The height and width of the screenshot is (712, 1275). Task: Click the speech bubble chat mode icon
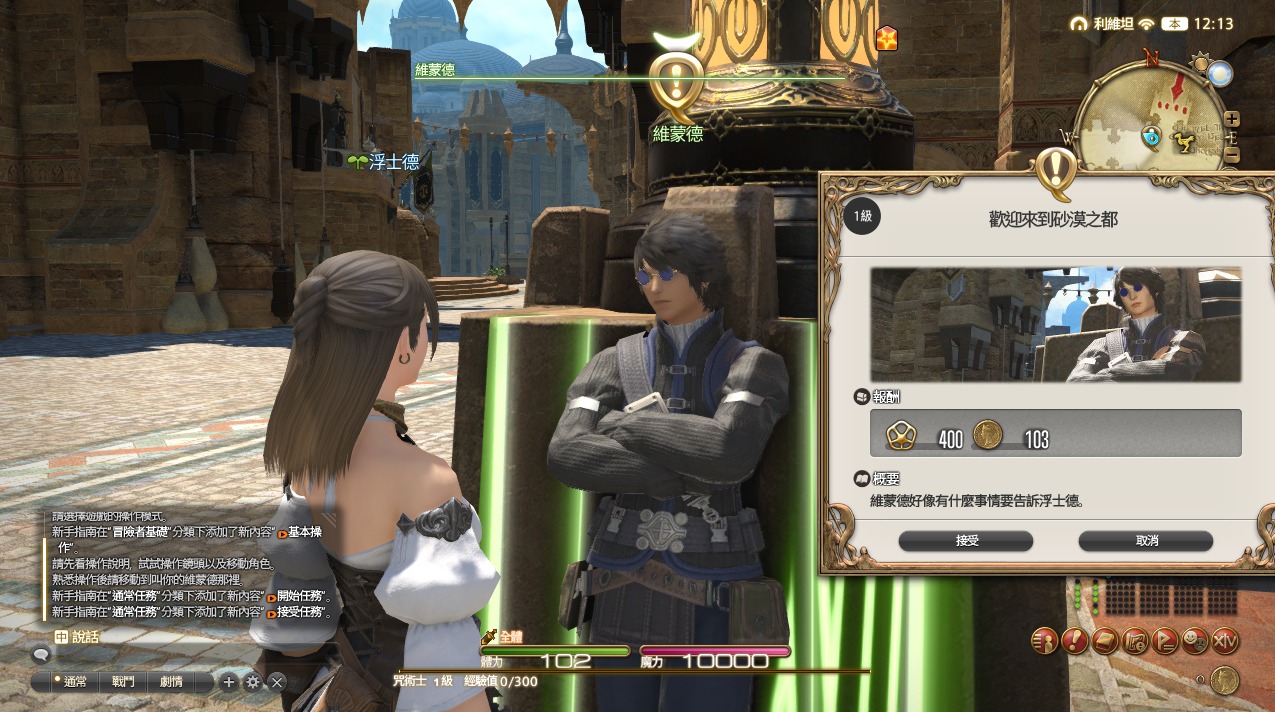click(x=41, y=655)
